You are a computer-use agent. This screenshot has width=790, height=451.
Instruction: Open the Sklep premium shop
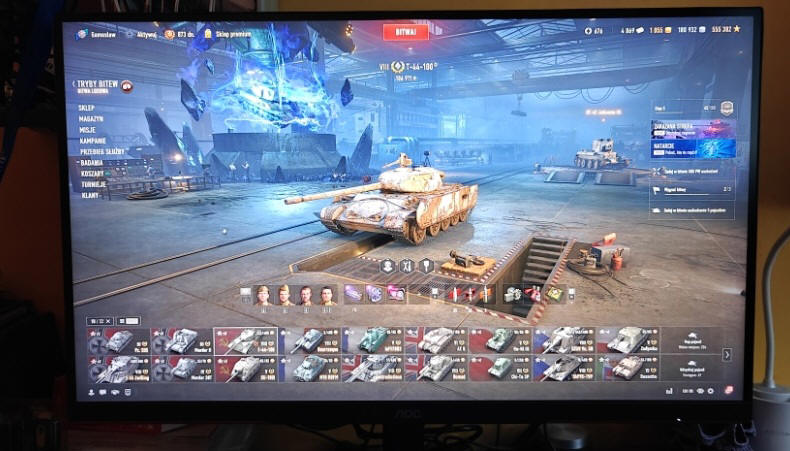[x=228, y=34]
